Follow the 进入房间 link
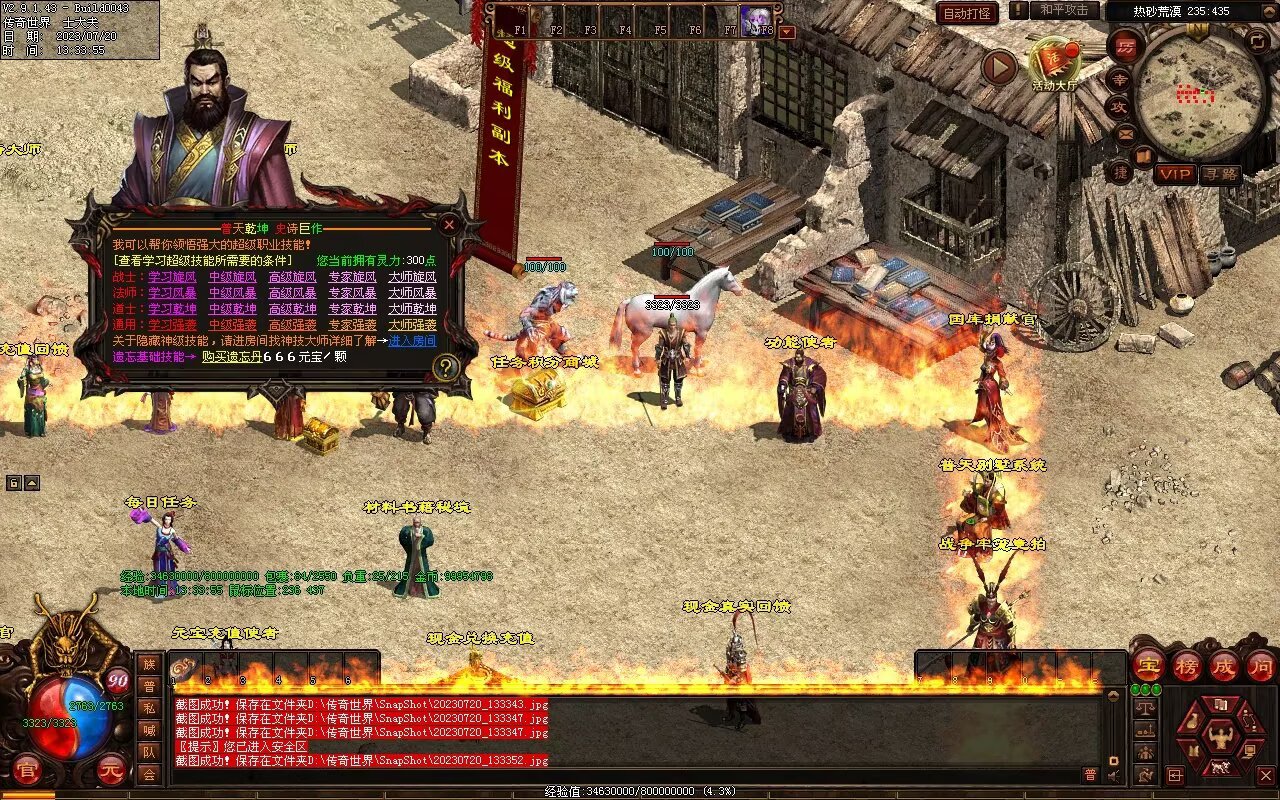Screen dimensions: 1280x800 coord(413,341)
